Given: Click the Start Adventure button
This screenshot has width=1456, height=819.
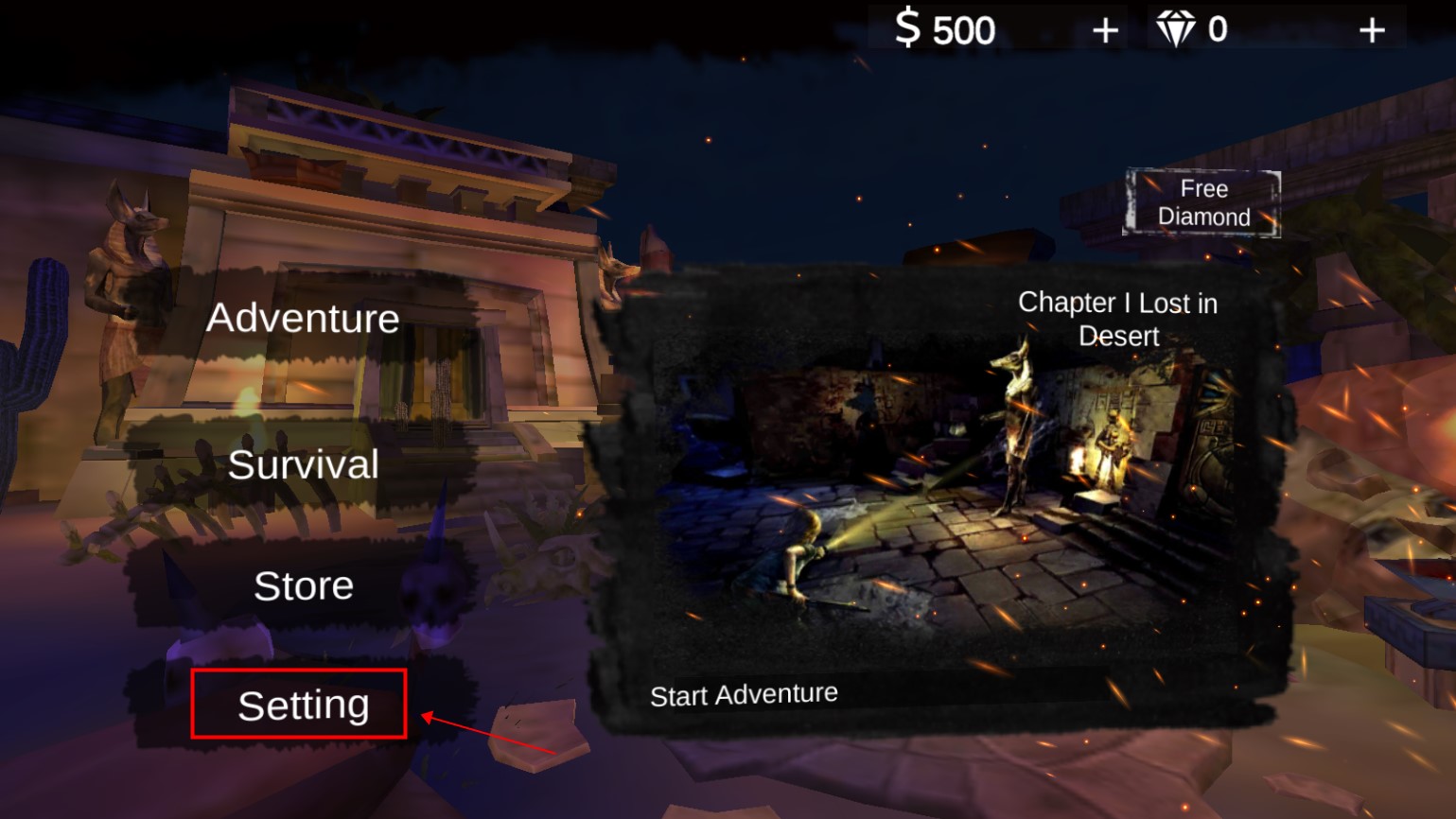Looking at the screenshot, I should (x=744, y=695).
